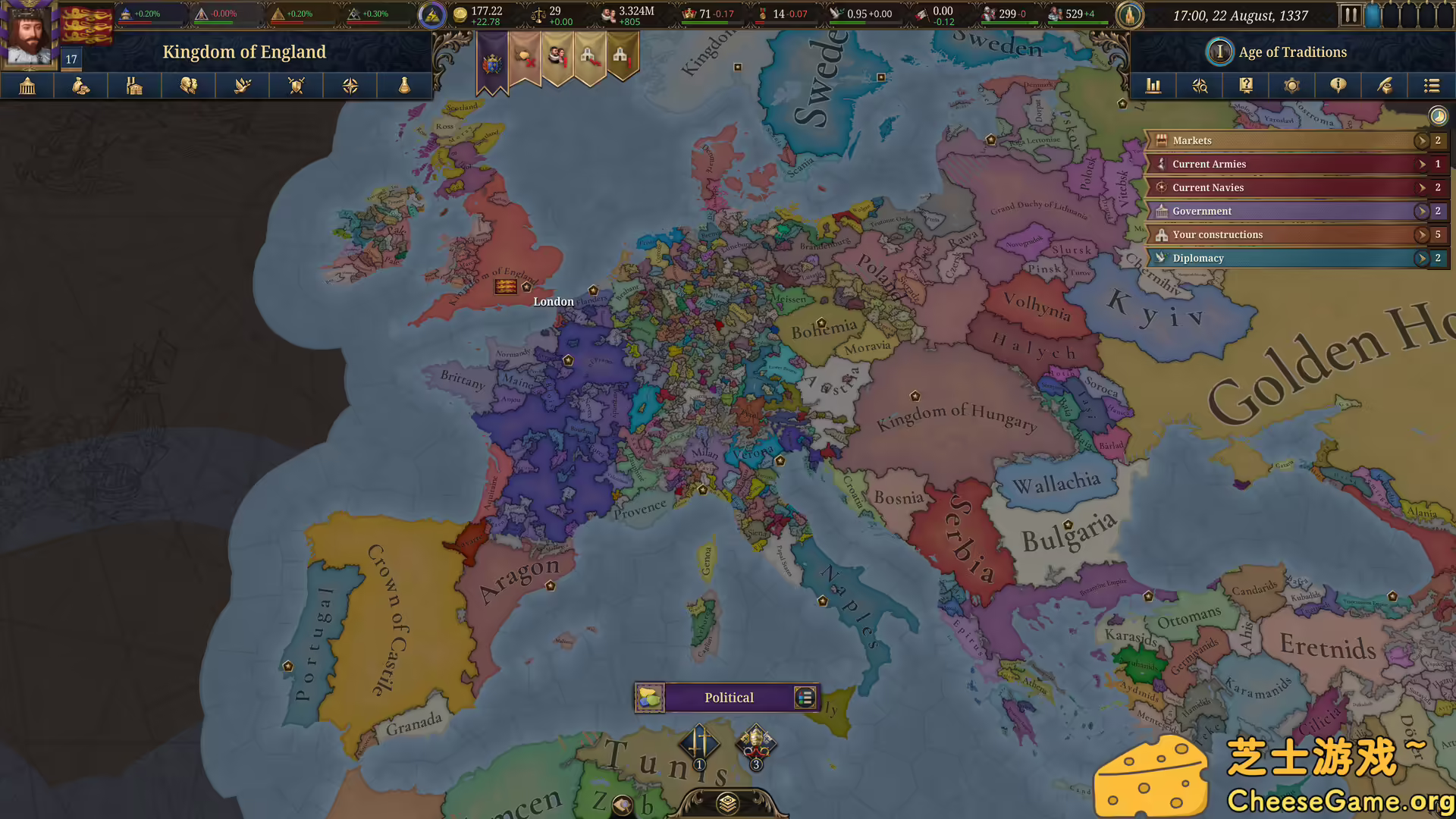Viewport: 1456px width, 819px height.
Task: Open the Diplomacy panel with the dove icon
Action: [x=242, y=86]
